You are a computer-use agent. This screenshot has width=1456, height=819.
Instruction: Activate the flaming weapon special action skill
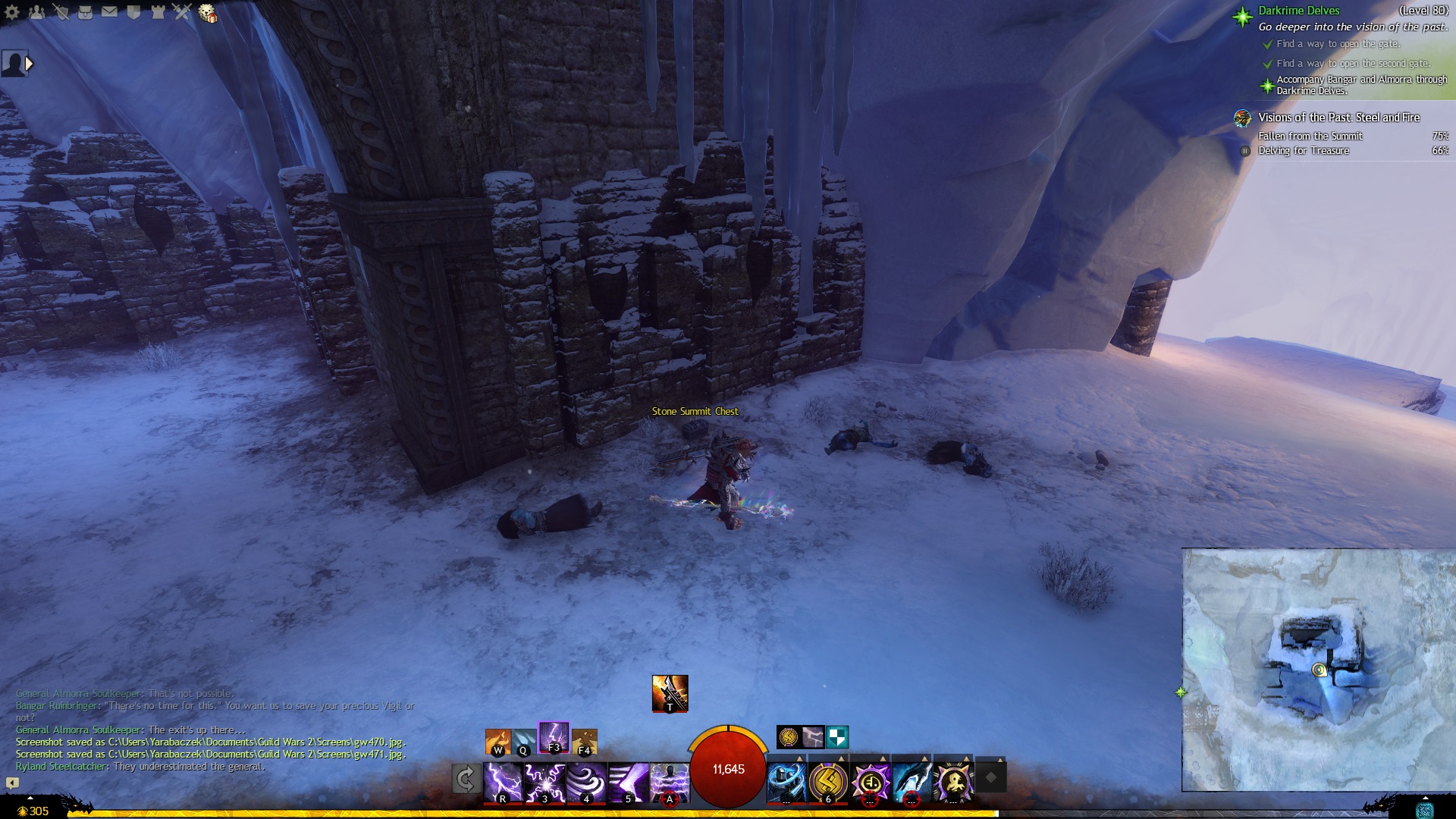pos(670,693)
